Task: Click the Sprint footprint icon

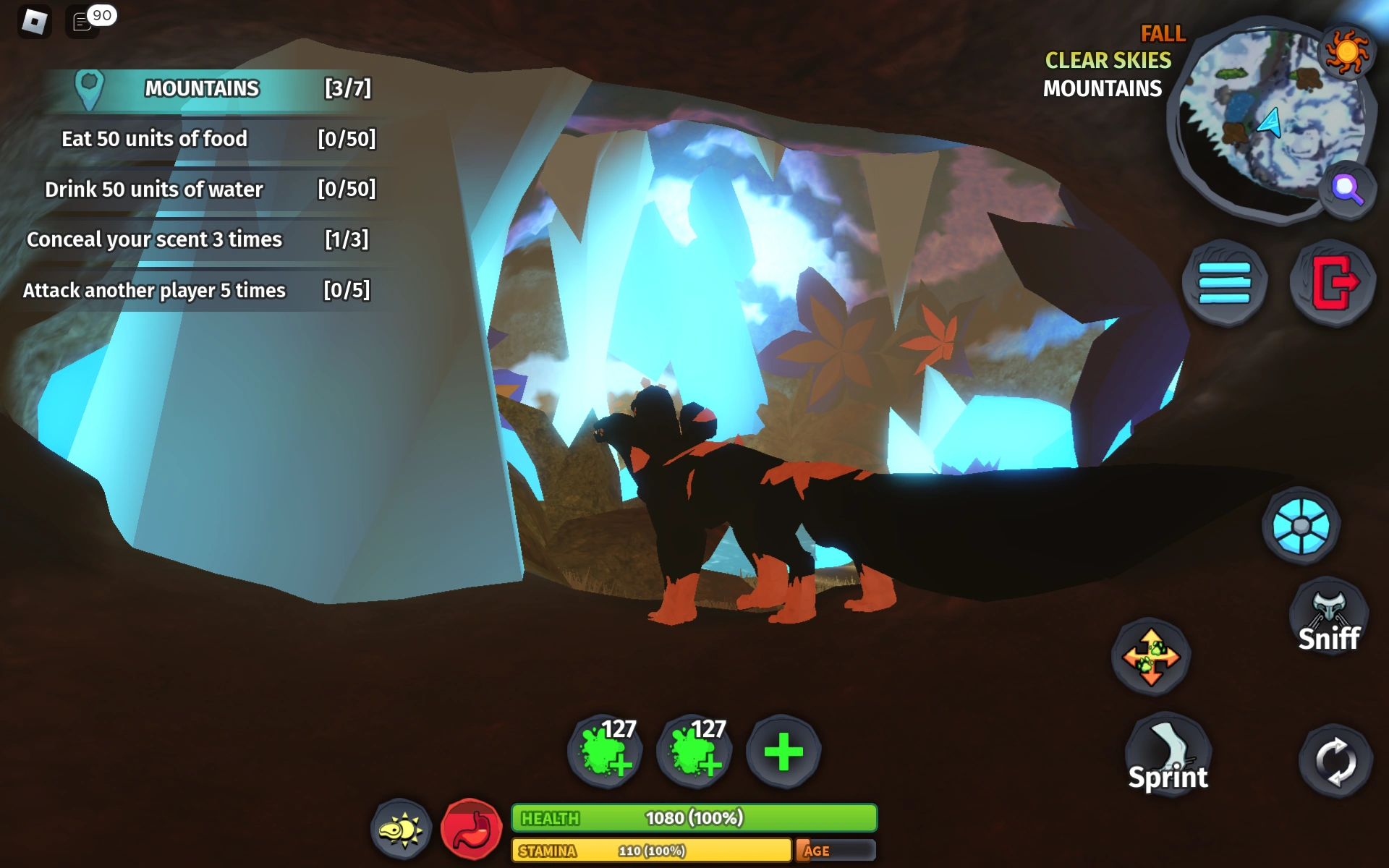Action: coord(1169,752)
